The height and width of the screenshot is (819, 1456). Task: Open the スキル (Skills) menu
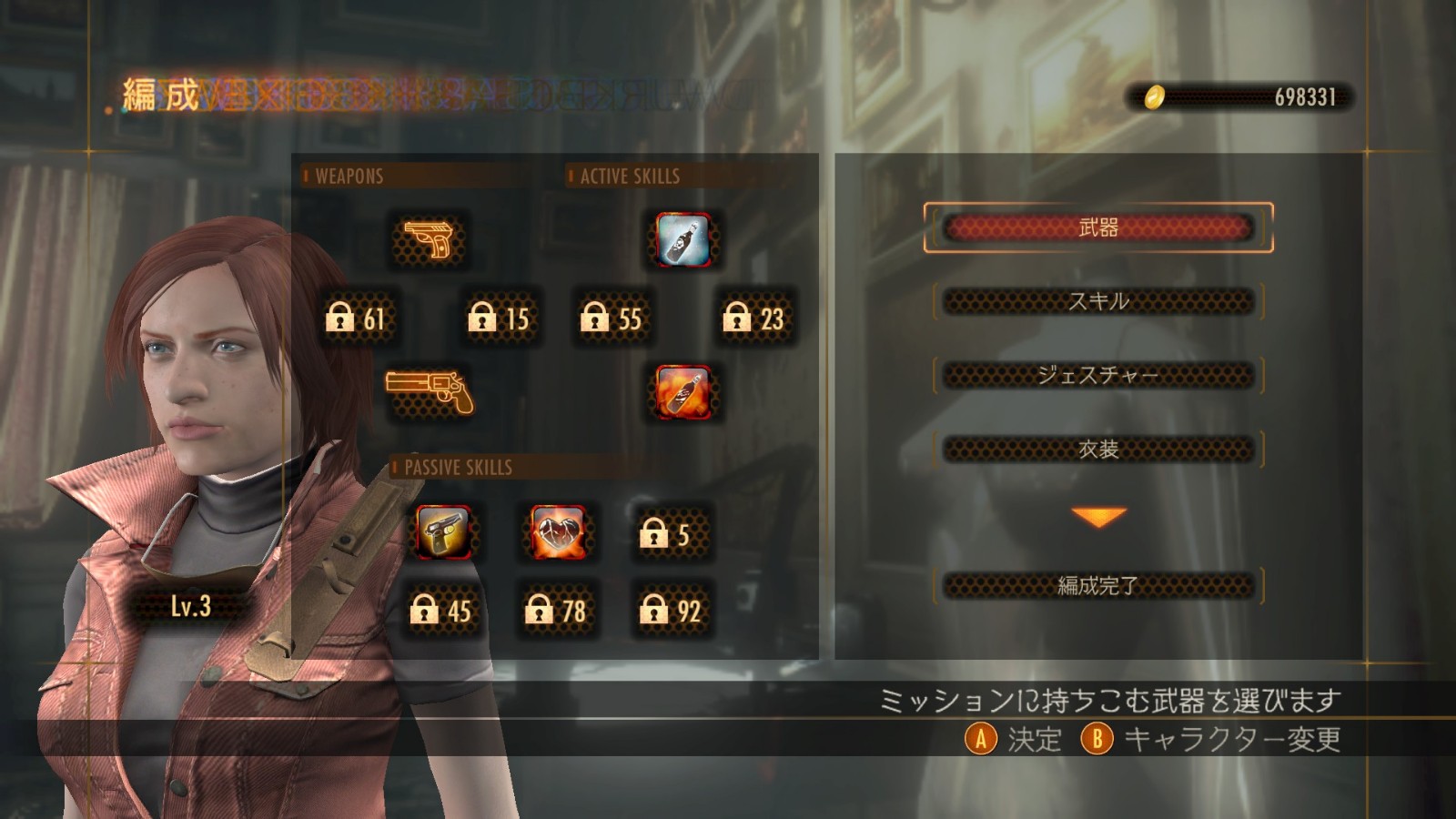(x=1097, y=301)
